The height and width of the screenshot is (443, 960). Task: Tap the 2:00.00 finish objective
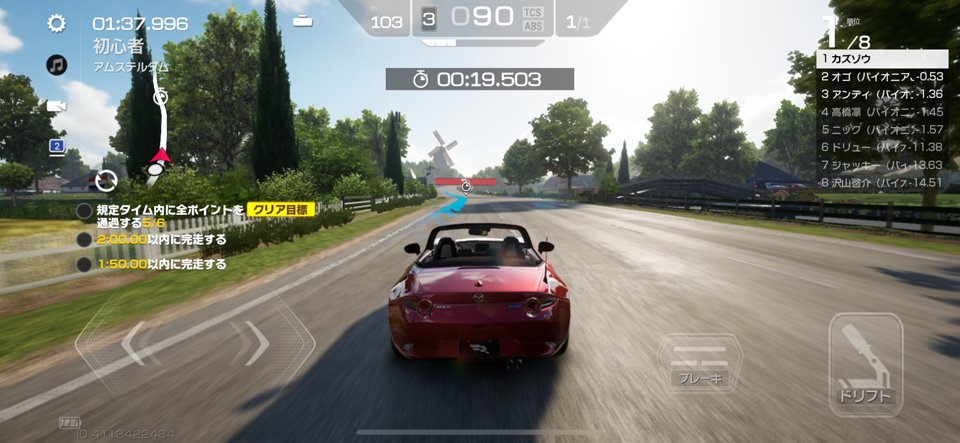pos(160,240)
